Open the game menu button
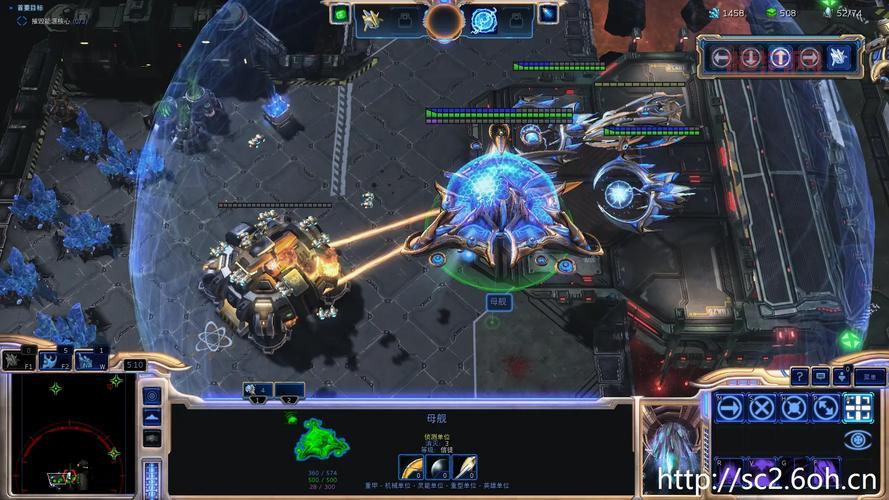This screenshot has height=500, width=889. [869, 377]
